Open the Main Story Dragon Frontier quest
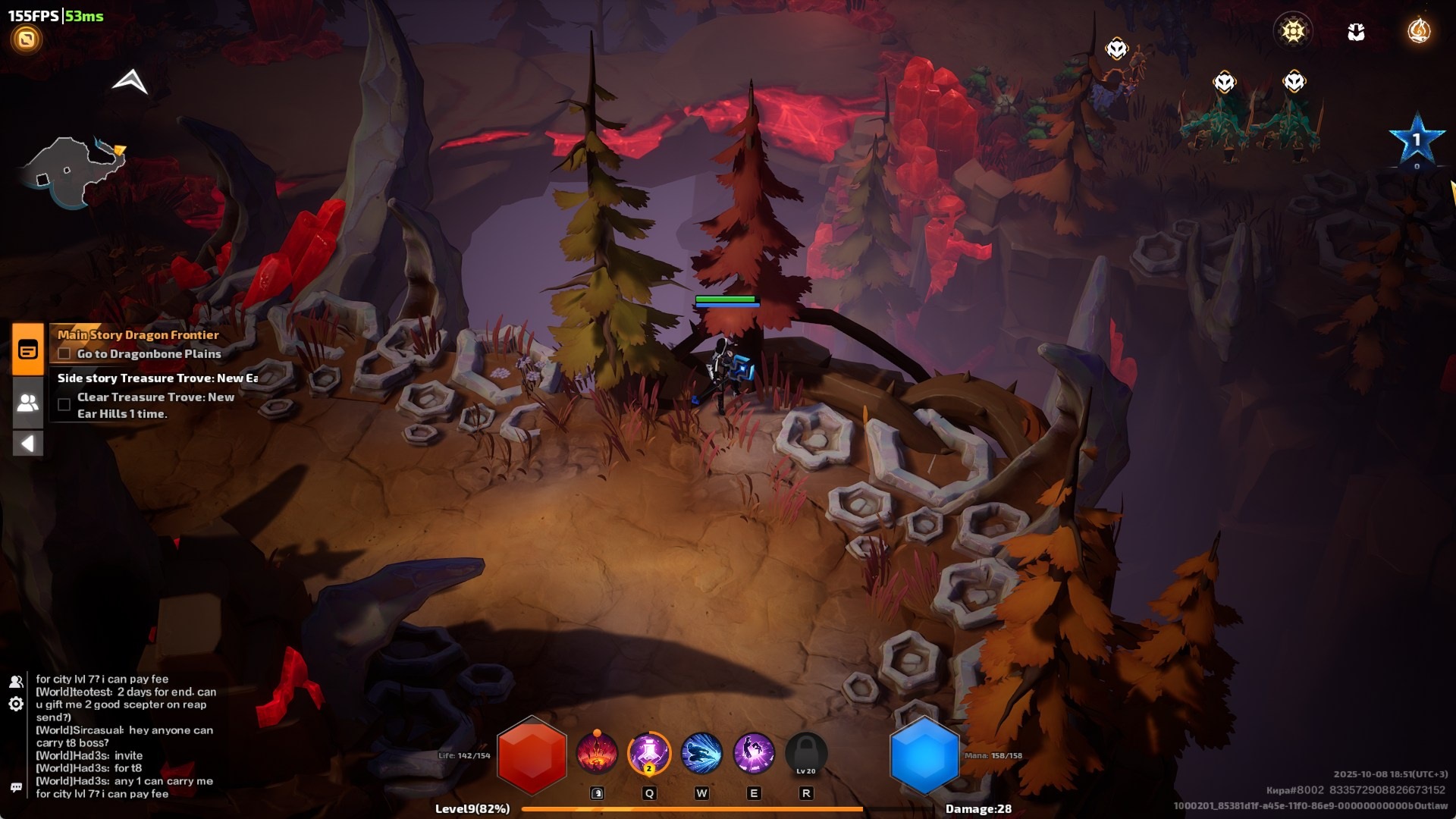Viewport: 1456px width, 819px height. click(138, 335)
